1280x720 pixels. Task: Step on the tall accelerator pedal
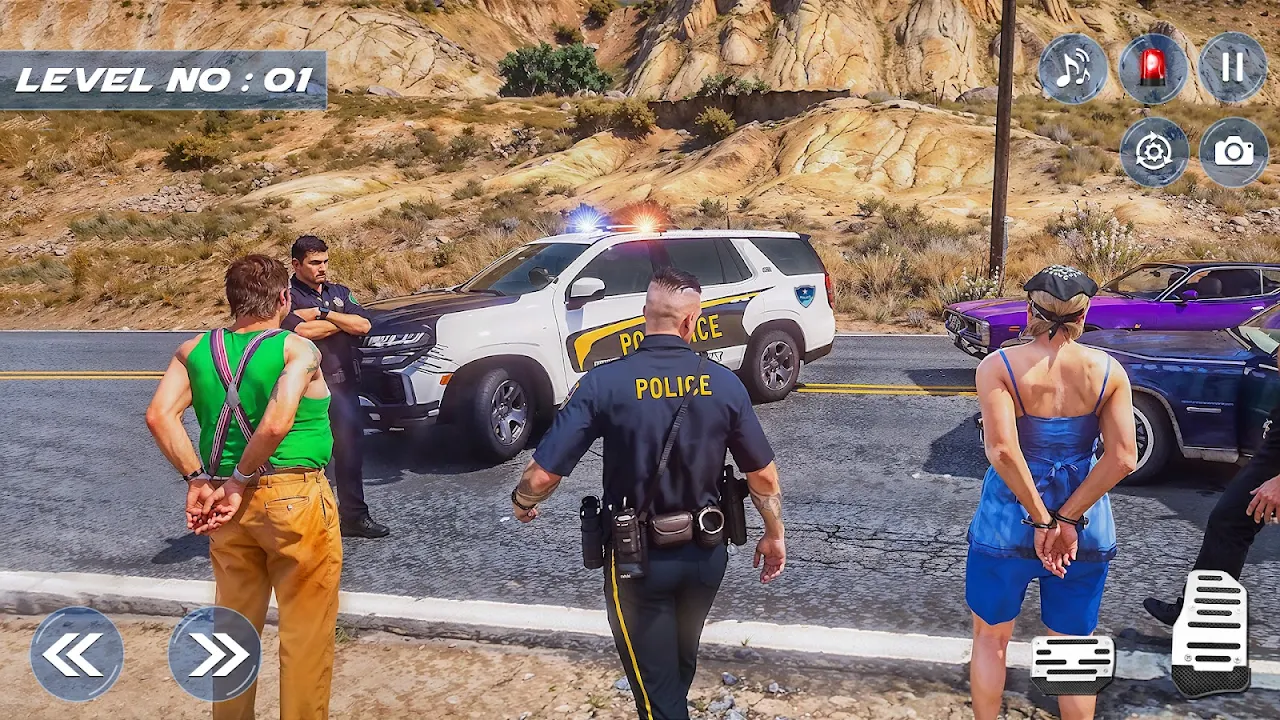coord(1210,632)
